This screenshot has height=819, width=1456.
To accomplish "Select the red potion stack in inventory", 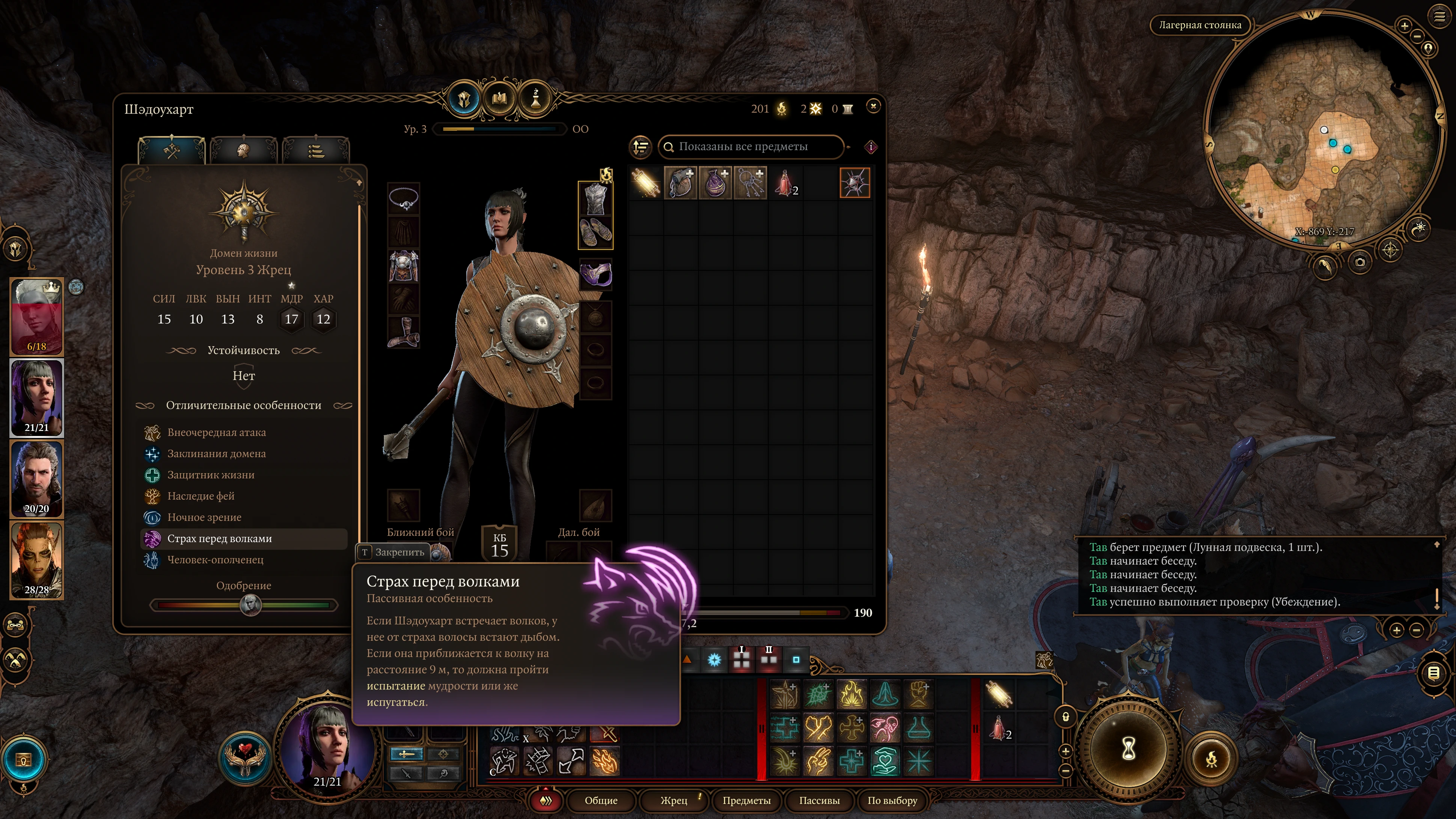I will pos(785,183).
